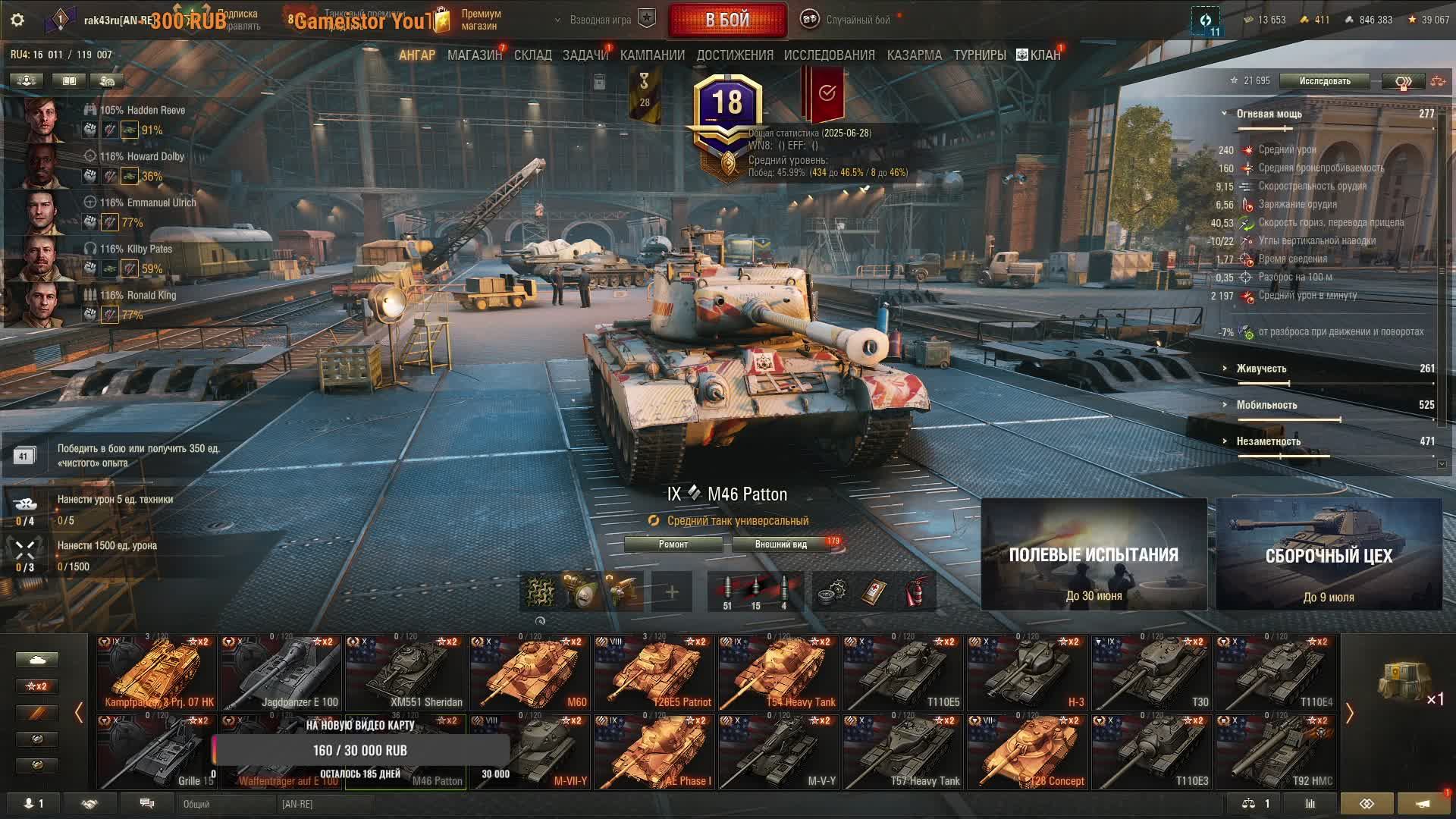Open the Полевые испытания event banner

tap(1094, 554)
